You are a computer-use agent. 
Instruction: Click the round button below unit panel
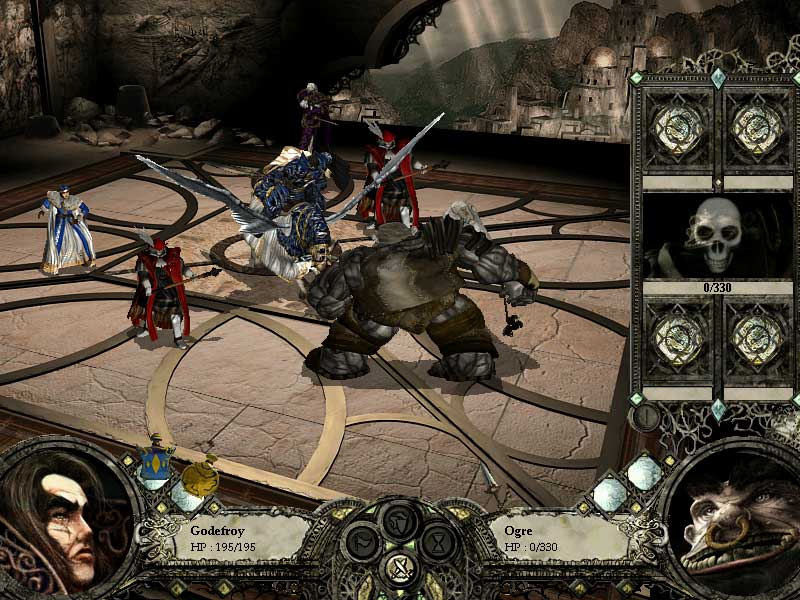[646, 416]
